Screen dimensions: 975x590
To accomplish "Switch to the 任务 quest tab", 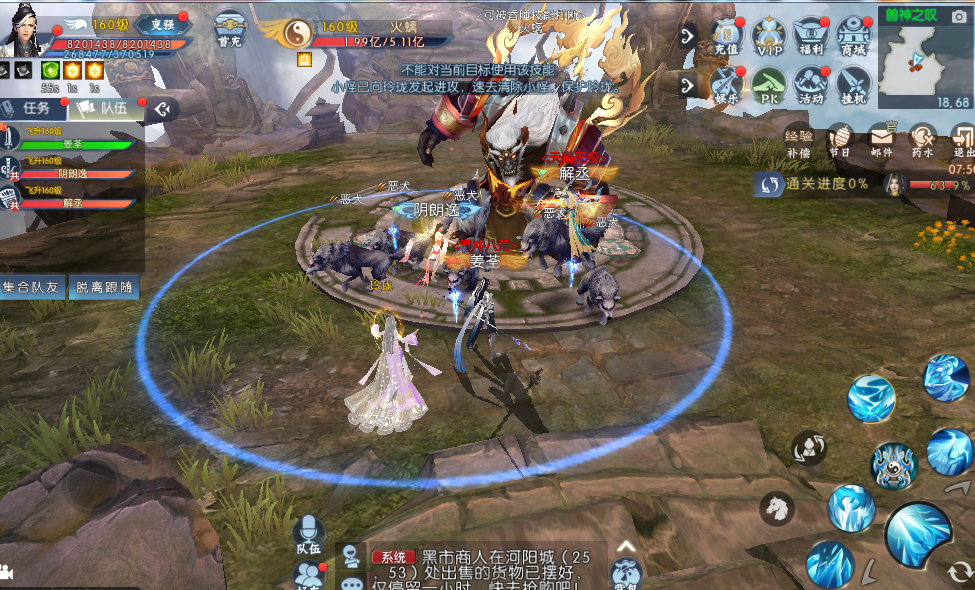I will click(x=36, y=108).
